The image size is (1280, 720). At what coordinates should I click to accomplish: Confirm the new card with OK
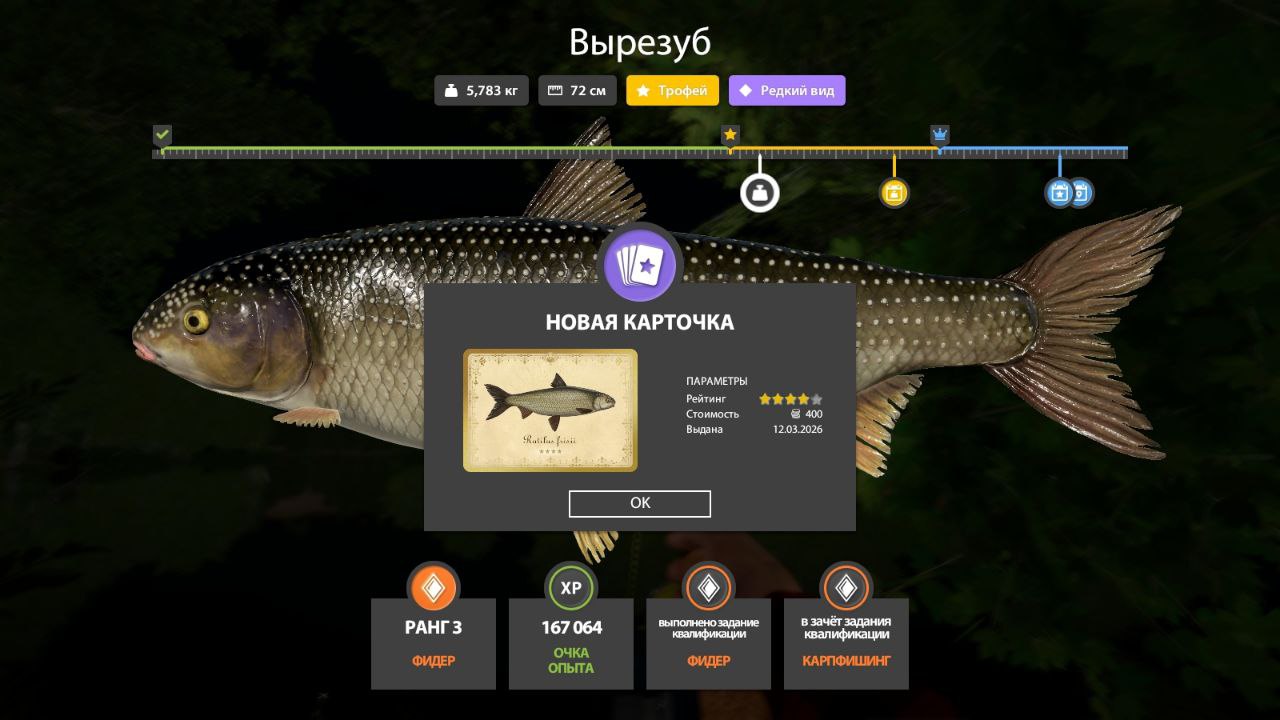[x=640, y=504]
